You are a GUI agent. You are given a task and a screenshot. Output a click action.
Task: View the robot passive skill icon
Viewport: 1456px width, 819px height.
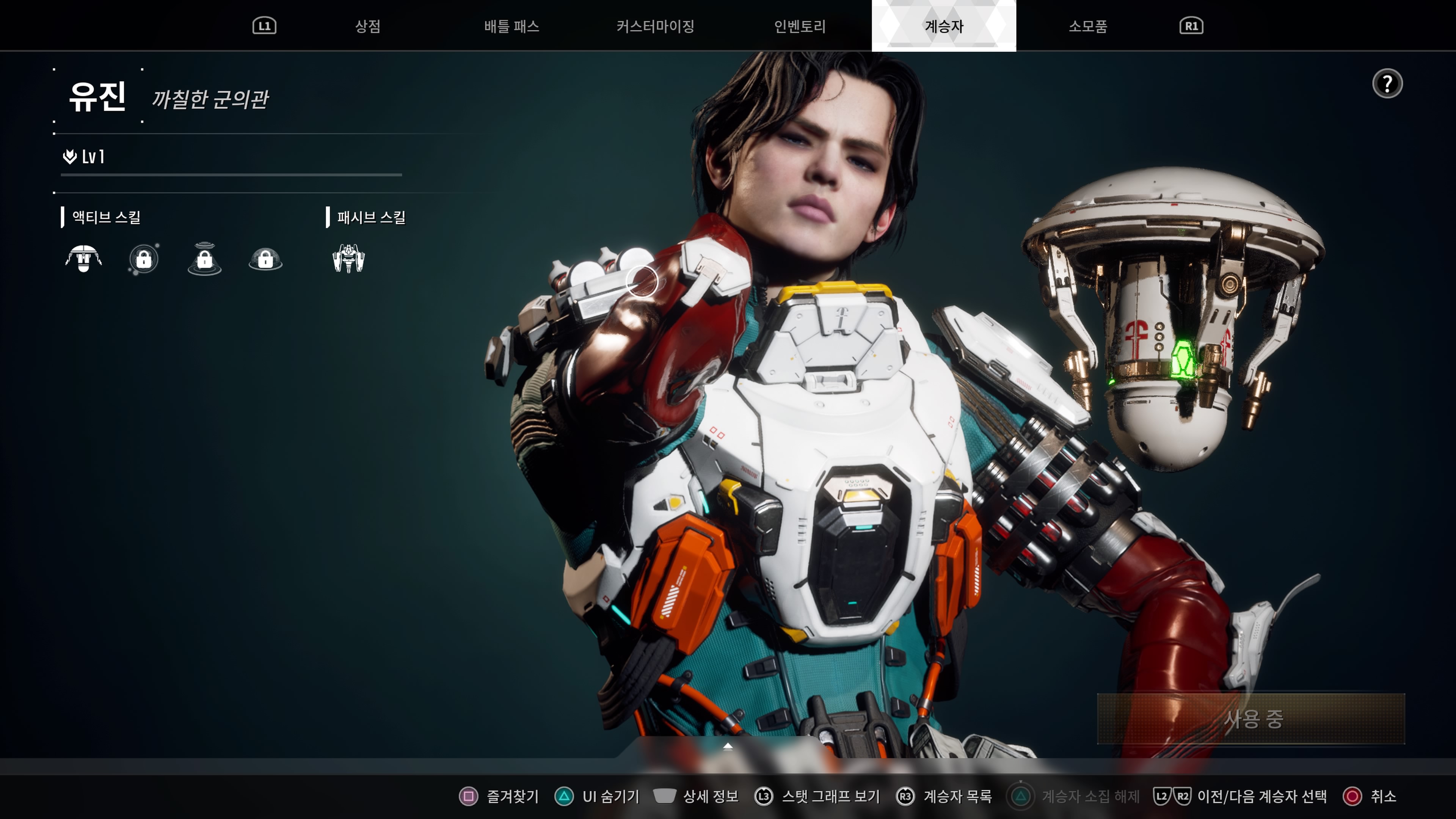(349, 259)
